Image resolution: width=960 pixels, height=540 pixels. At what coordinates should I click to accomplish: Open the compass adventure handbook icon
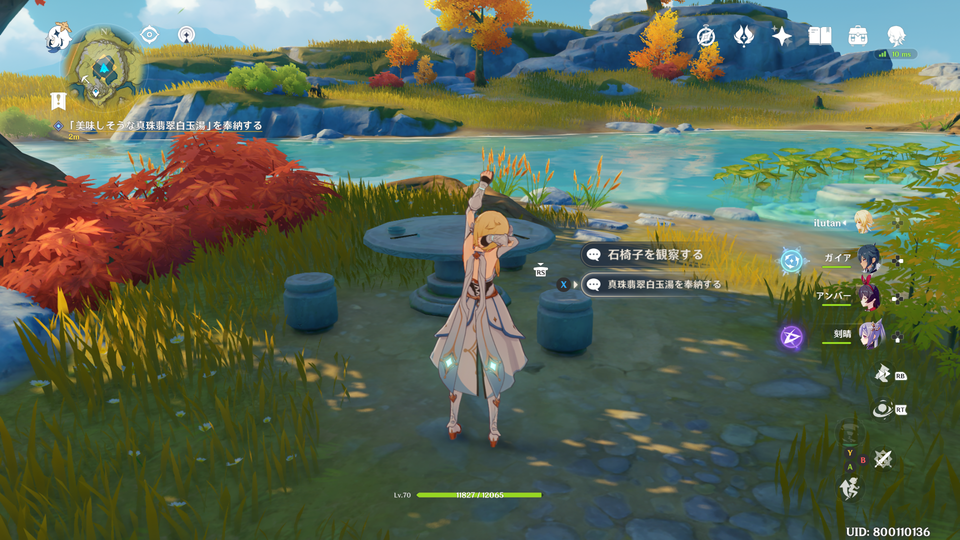707,36
